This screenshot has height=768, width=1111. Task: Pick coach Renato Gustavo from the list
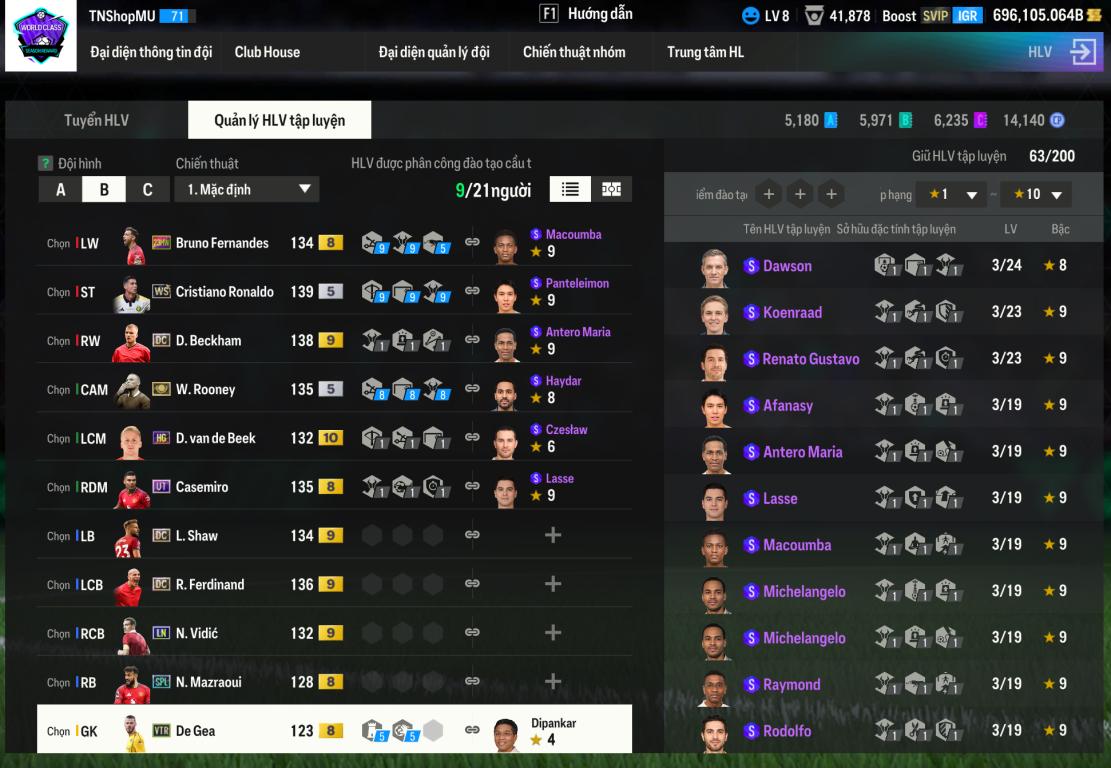pyautogui.click(x=810, y=359)
